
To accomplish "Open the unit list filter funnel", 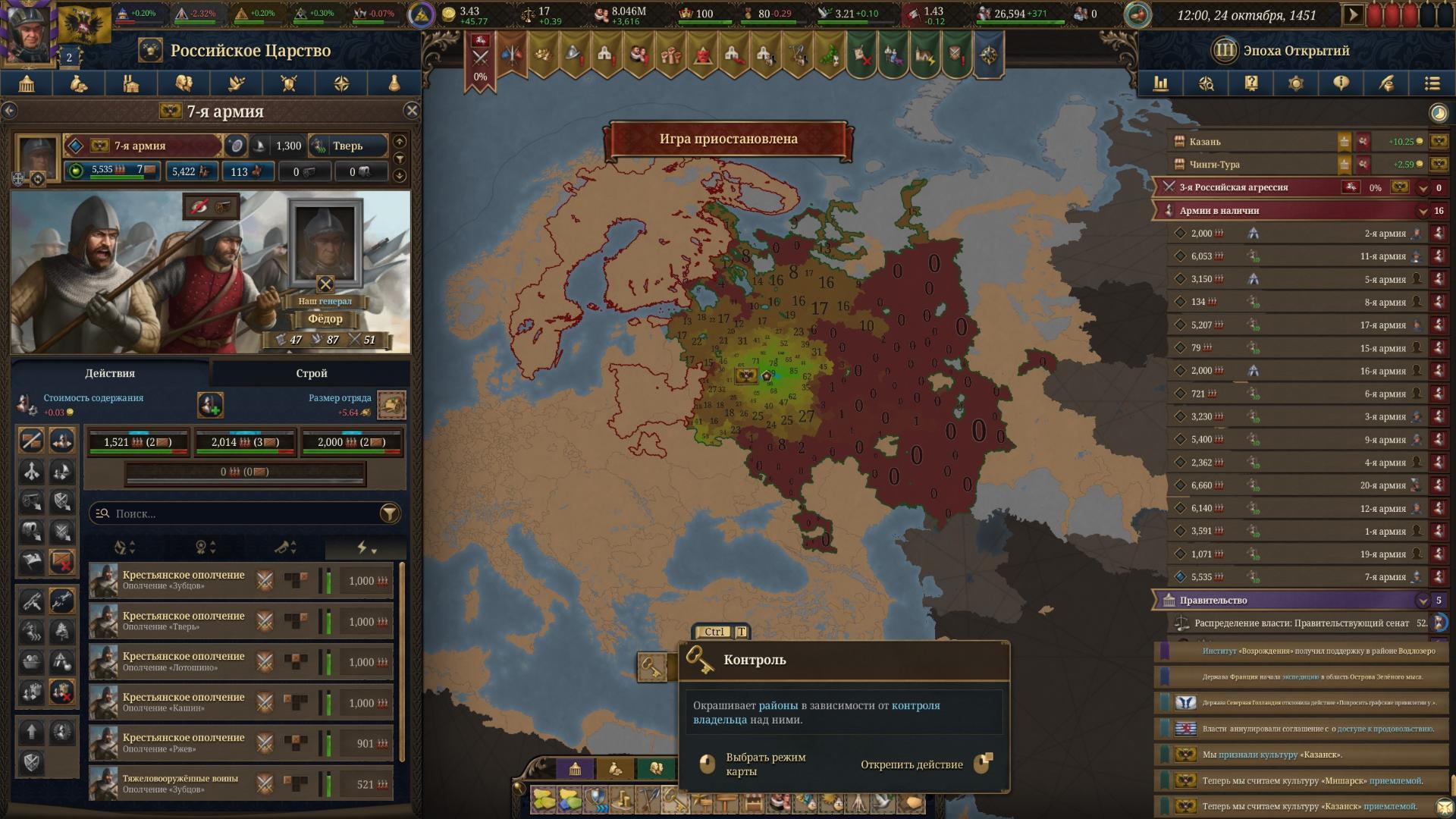I will coord(390,513).
